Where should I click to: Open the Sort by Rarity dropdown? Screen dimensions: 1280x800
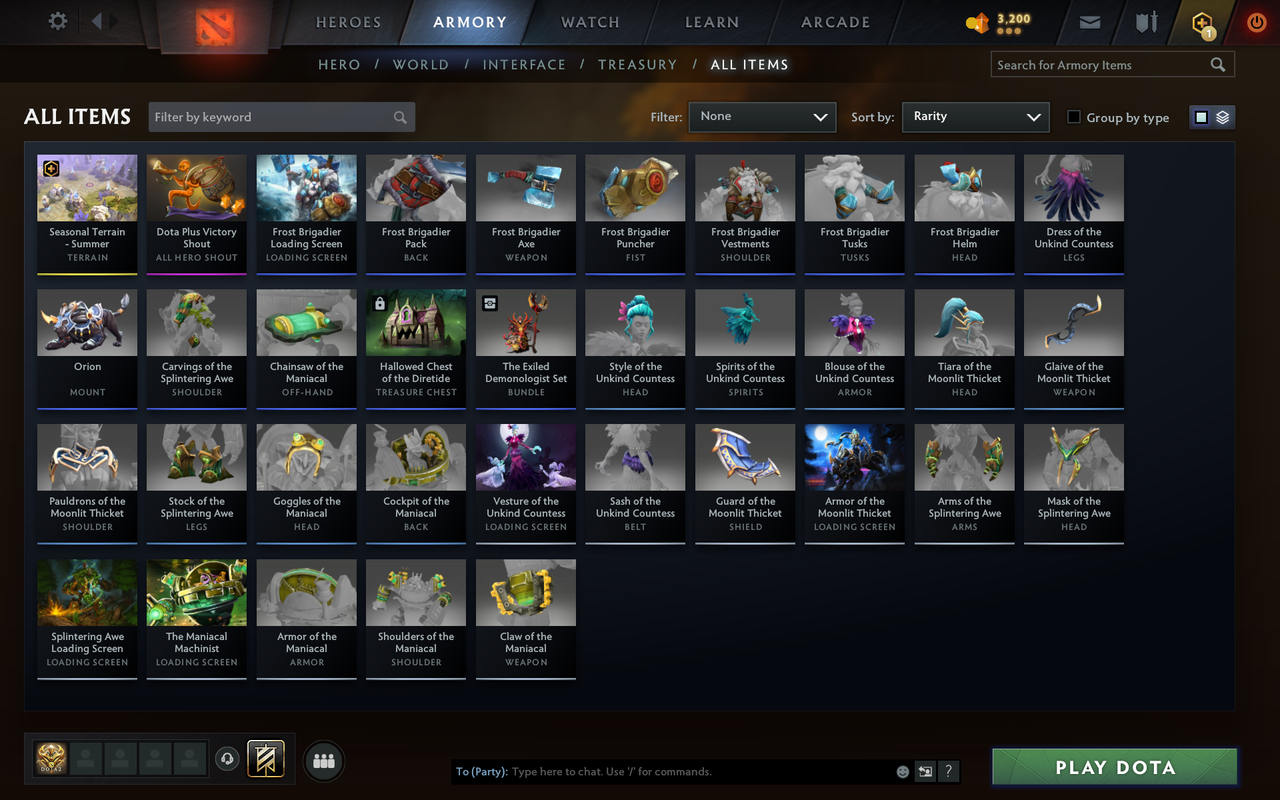[x=975, y=116]
